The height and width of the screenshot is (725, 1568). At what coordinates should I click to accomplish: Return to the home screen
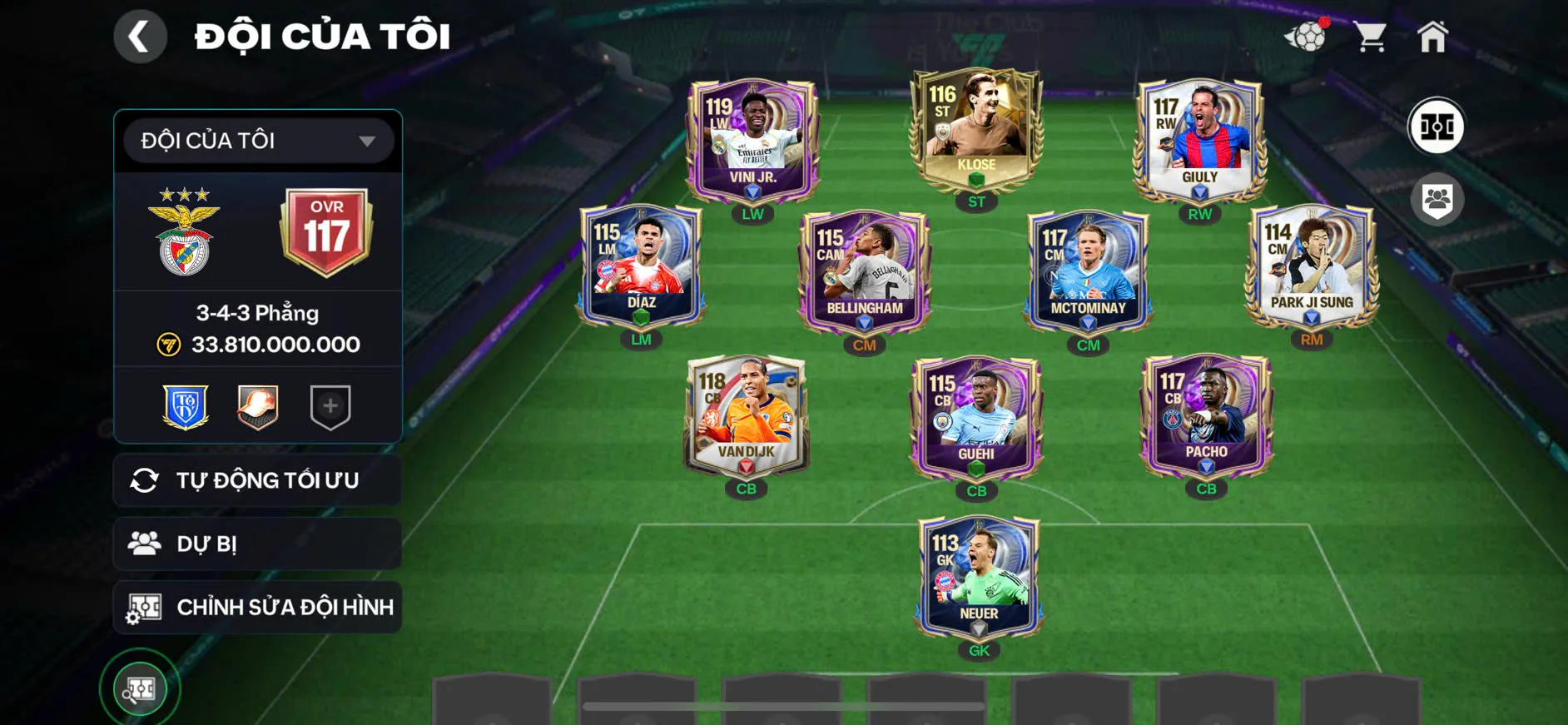coord(1432,37)
